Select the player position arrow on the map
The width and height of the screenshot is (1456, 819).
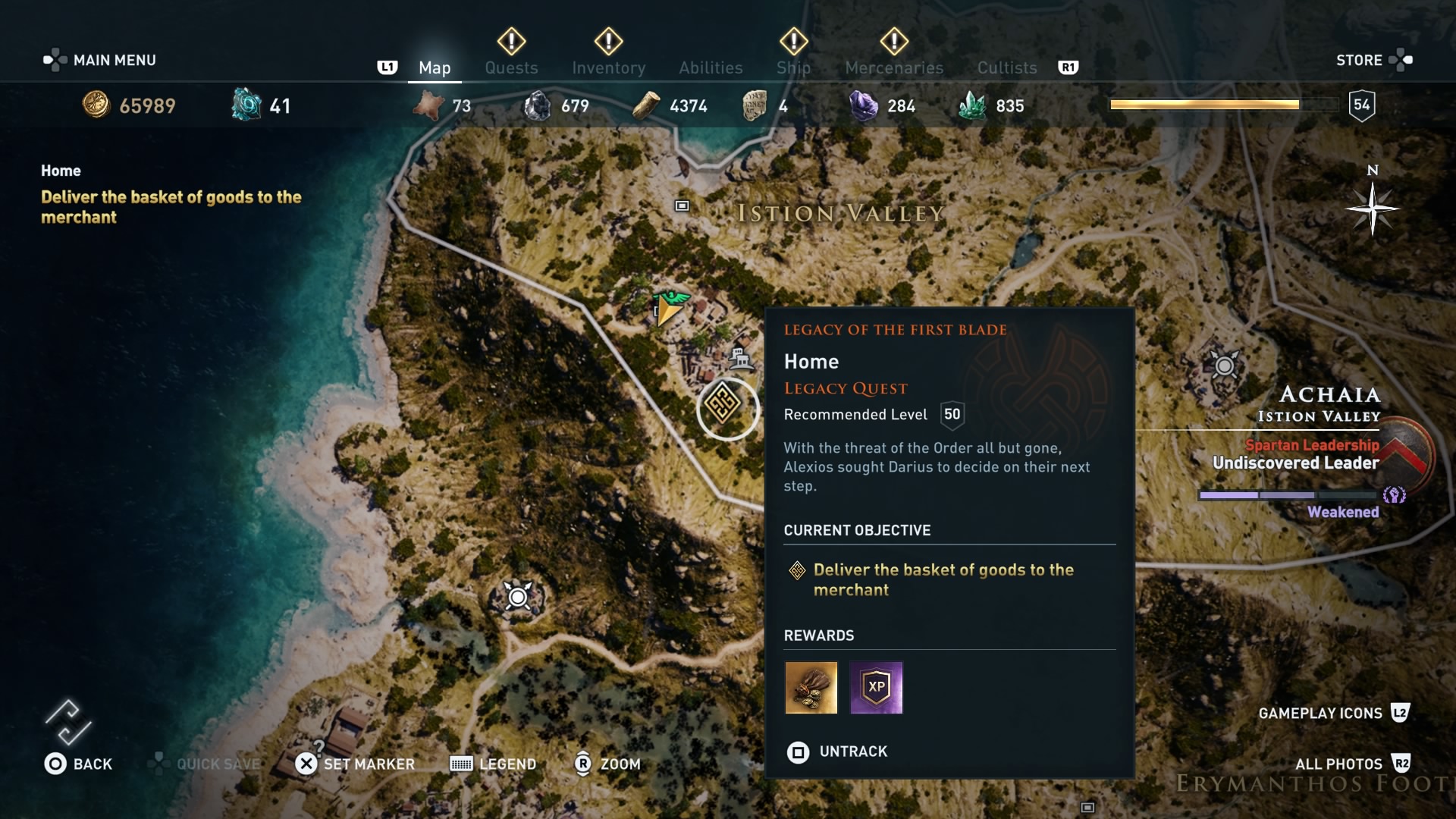coord(666,312)
